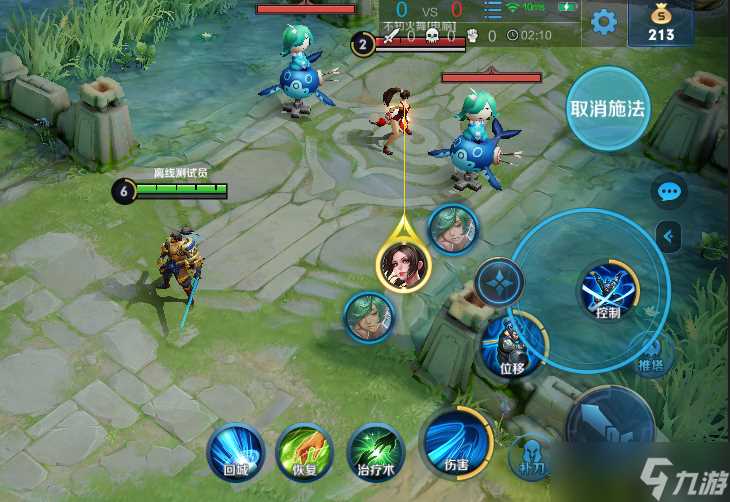Viewport: 730px width, 502px height.
Task: Open the scoreboard list icon
Action: [491, 11]
